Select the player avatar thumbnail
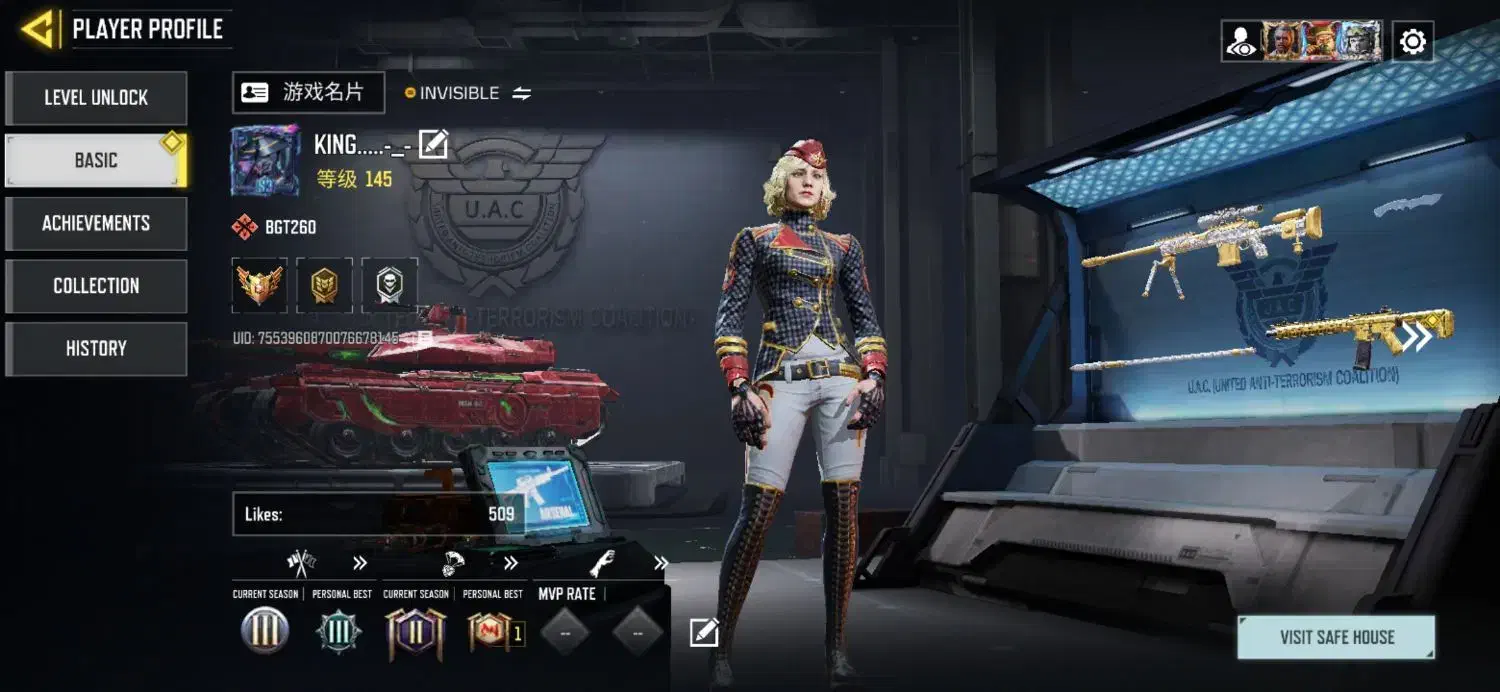This screenshot has height=692, width=1500. tap(265, 160)
